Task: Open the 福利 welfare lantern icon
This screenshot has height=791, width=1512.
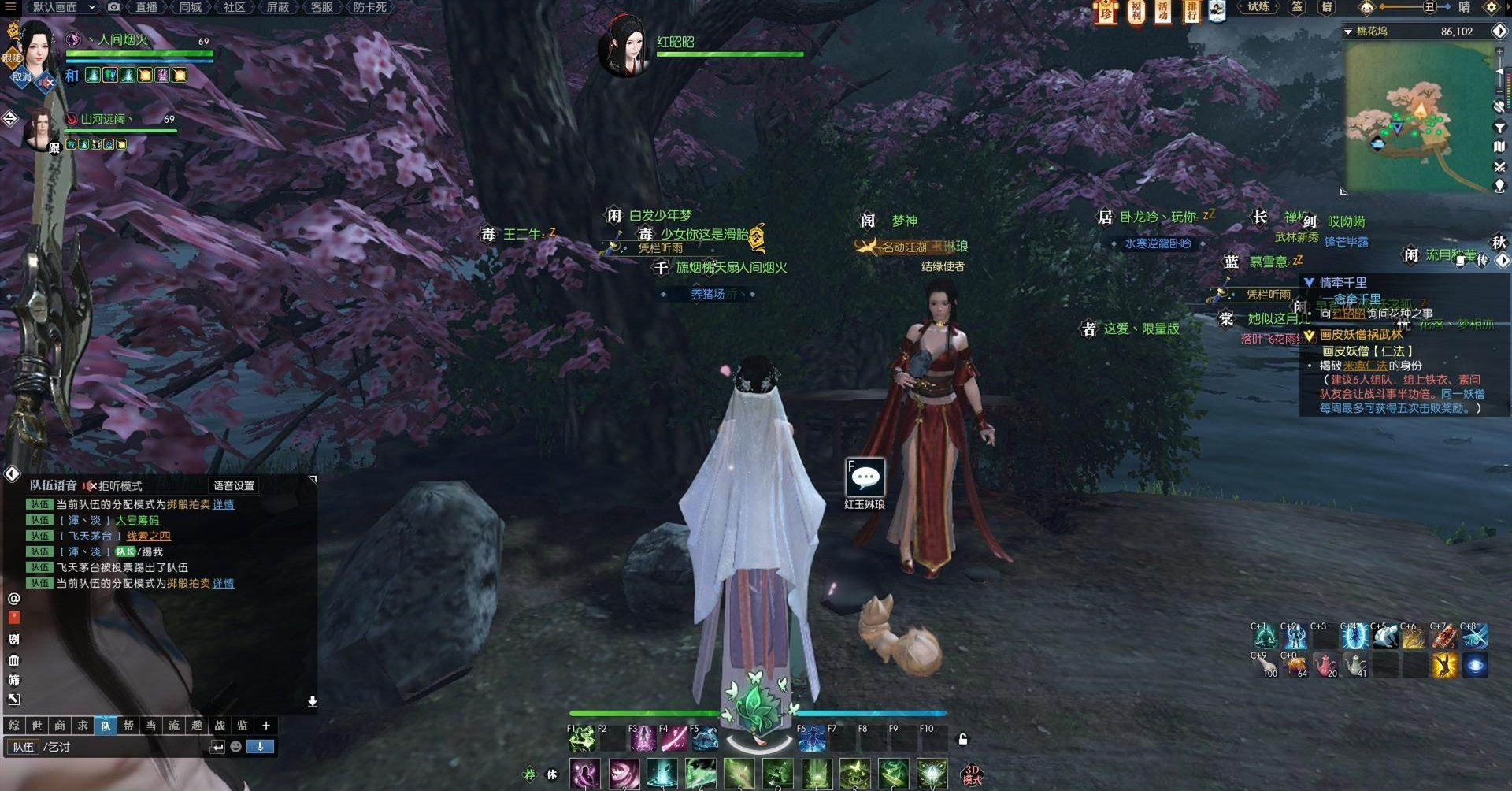Action: click(1136, 11)
